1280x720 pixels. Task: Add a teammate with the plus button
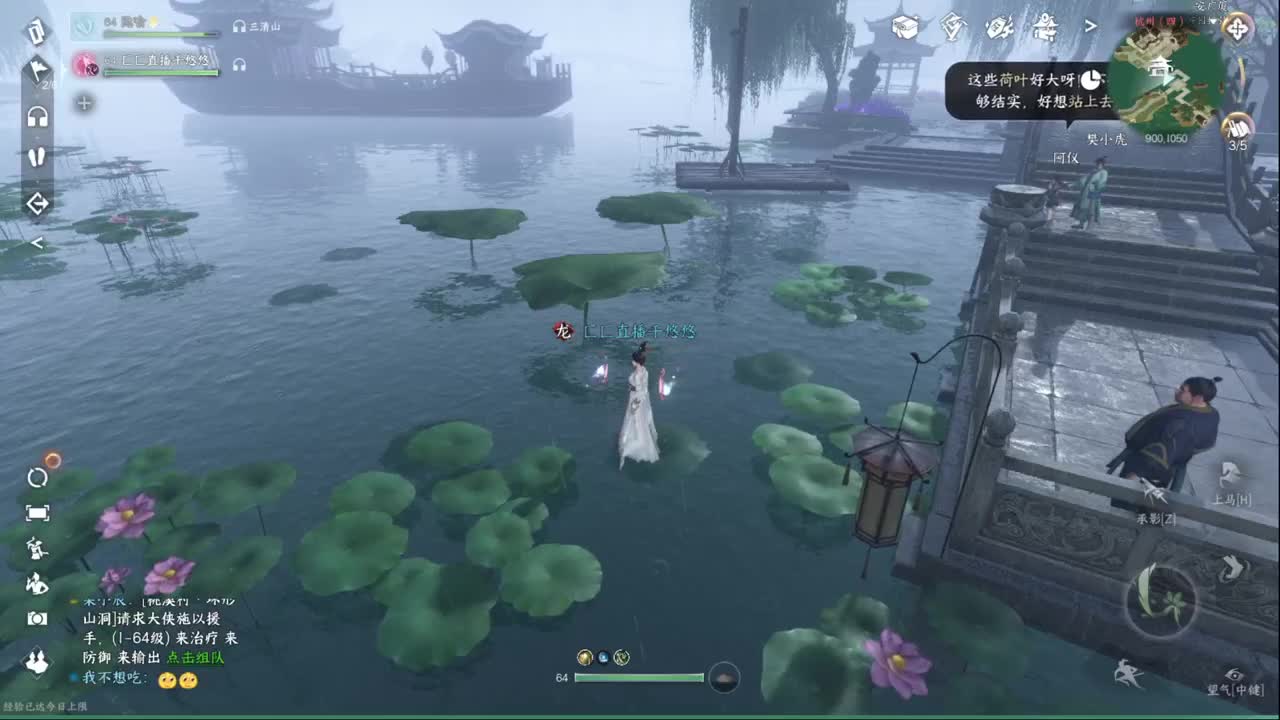(x=84, y=103)
